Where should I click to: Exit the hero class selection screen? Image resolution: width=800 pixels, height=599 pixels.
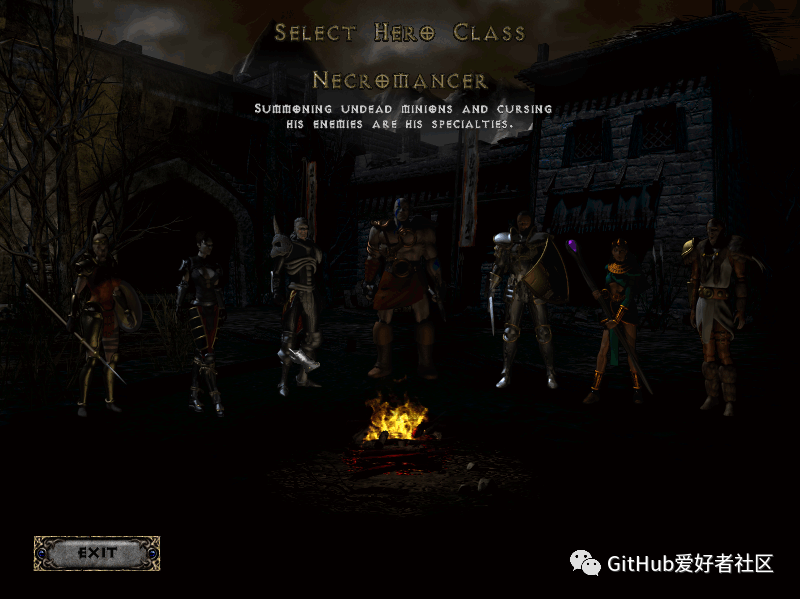coord(97,553)
